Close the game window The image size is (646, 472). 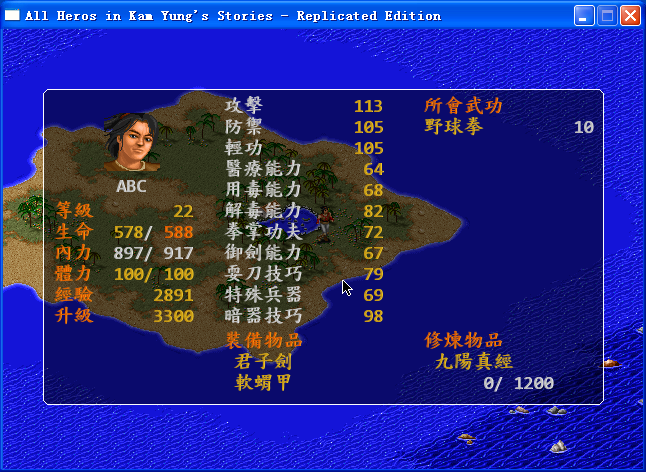630,15
